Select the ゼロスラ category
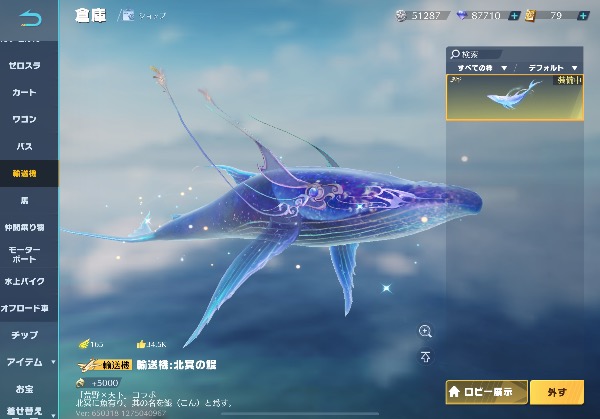600x419 pixels. click(24, 65)
